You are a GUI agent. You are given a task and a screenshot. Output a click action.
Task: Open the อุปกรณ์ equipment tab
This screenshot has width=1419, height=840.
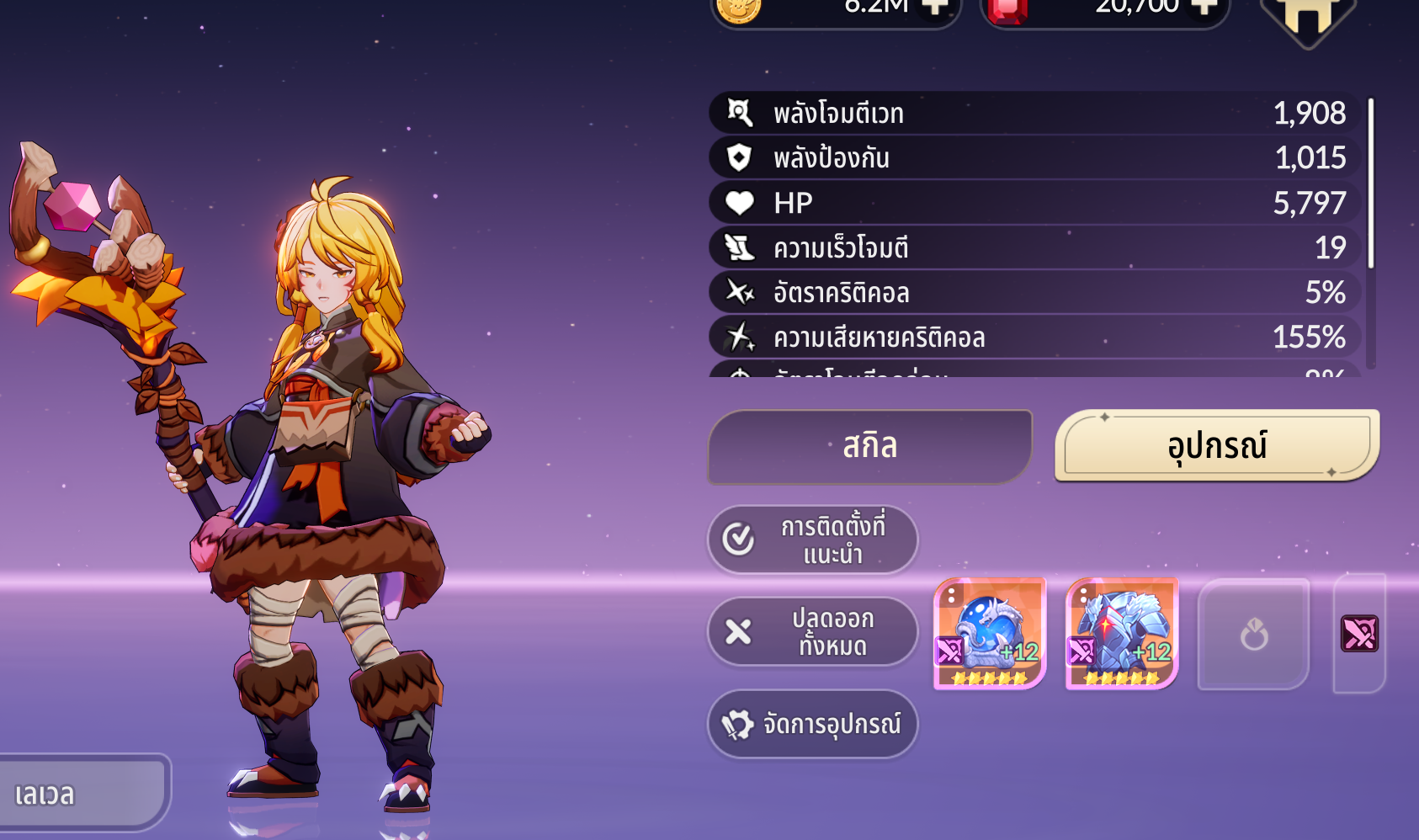point(1216,445)
